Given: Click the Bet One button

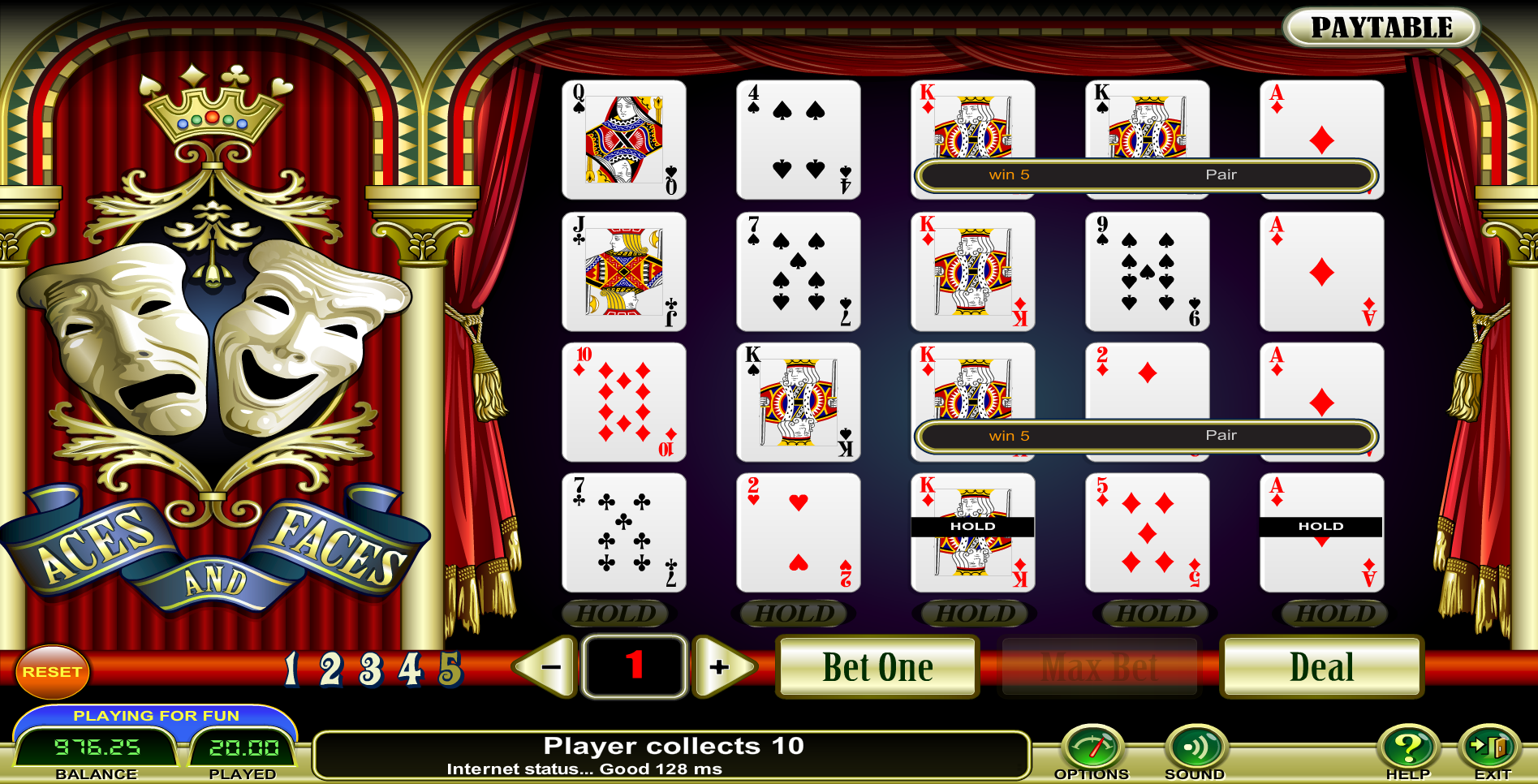Looking at the screenshot, I should click(x=877, y=667).
